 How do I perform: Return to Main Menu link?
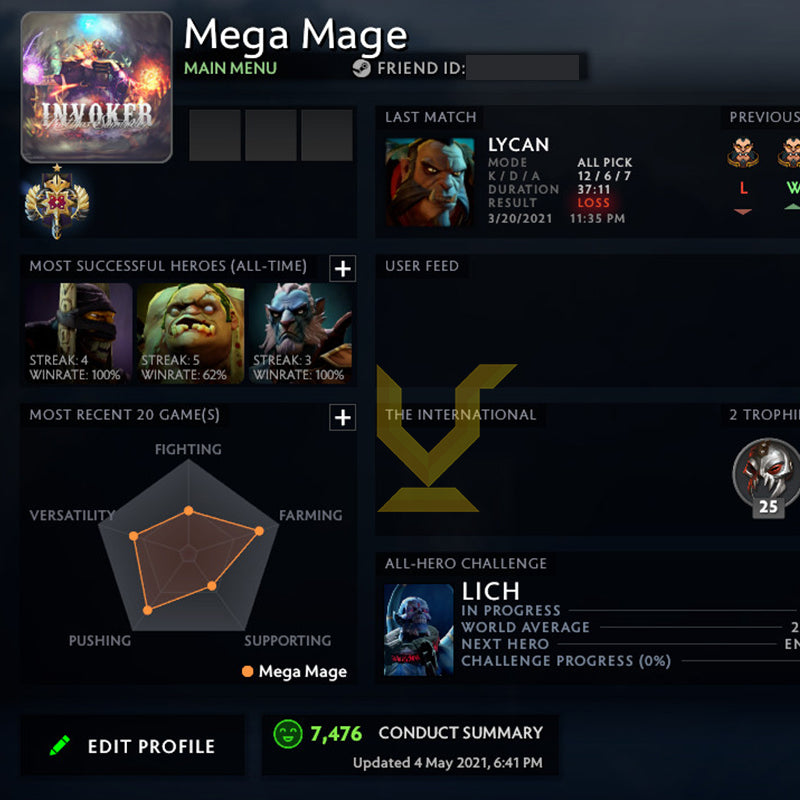point(230,69)
